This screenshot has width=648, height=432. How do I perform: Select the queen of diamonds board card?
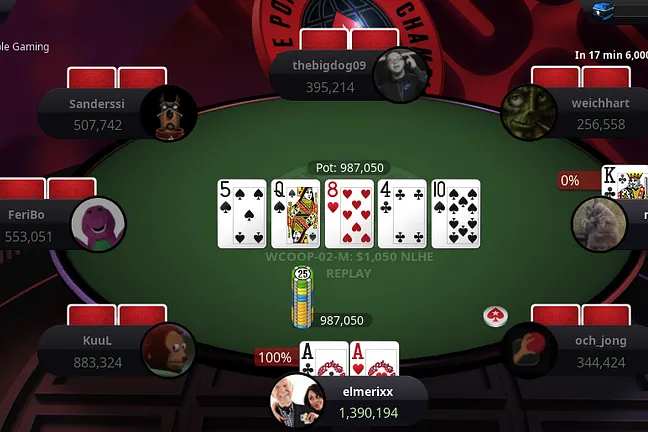tap(296, 213)
